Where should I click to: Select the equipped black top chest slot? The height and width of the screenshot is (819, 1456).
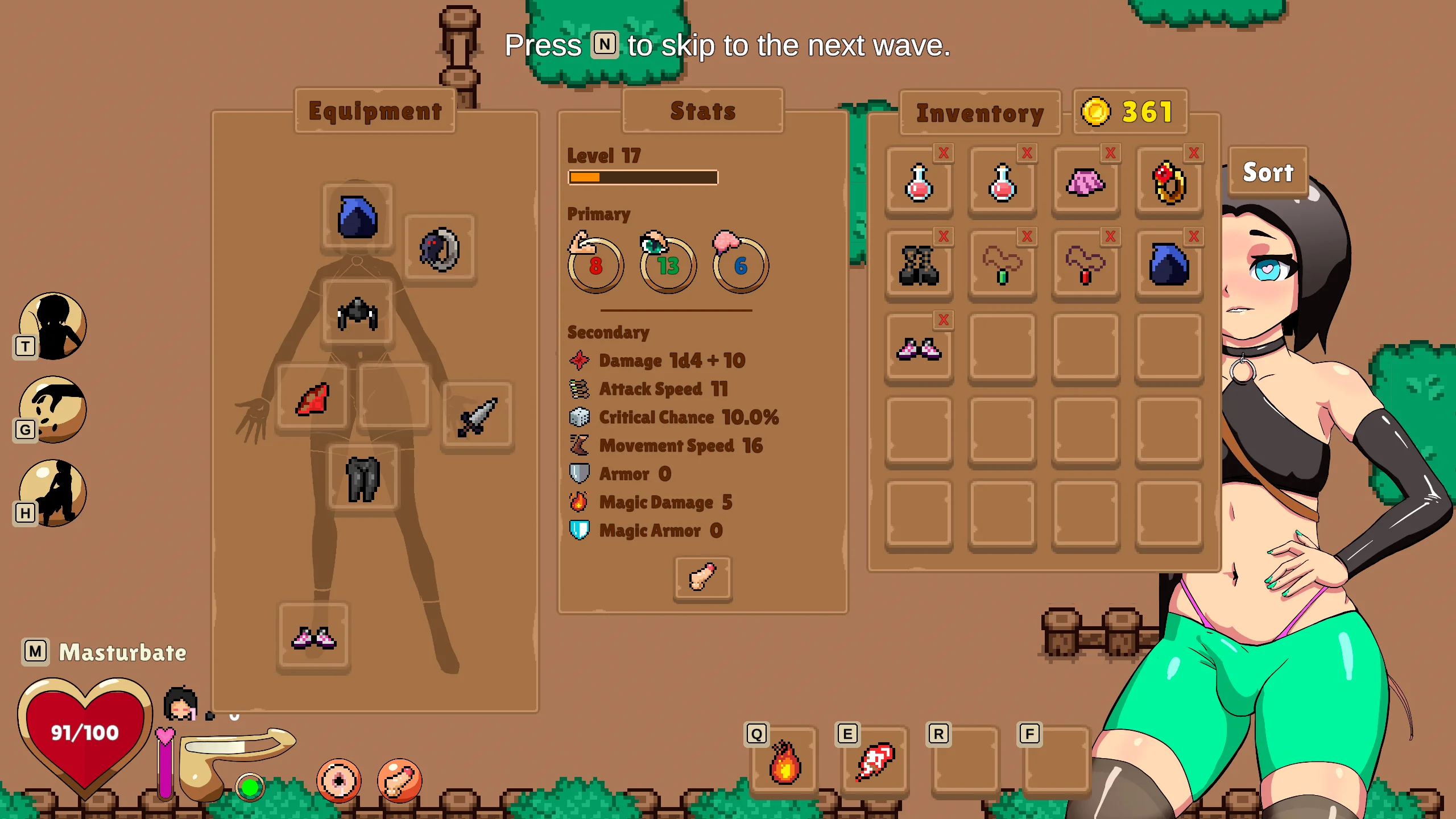pos(357,313)
